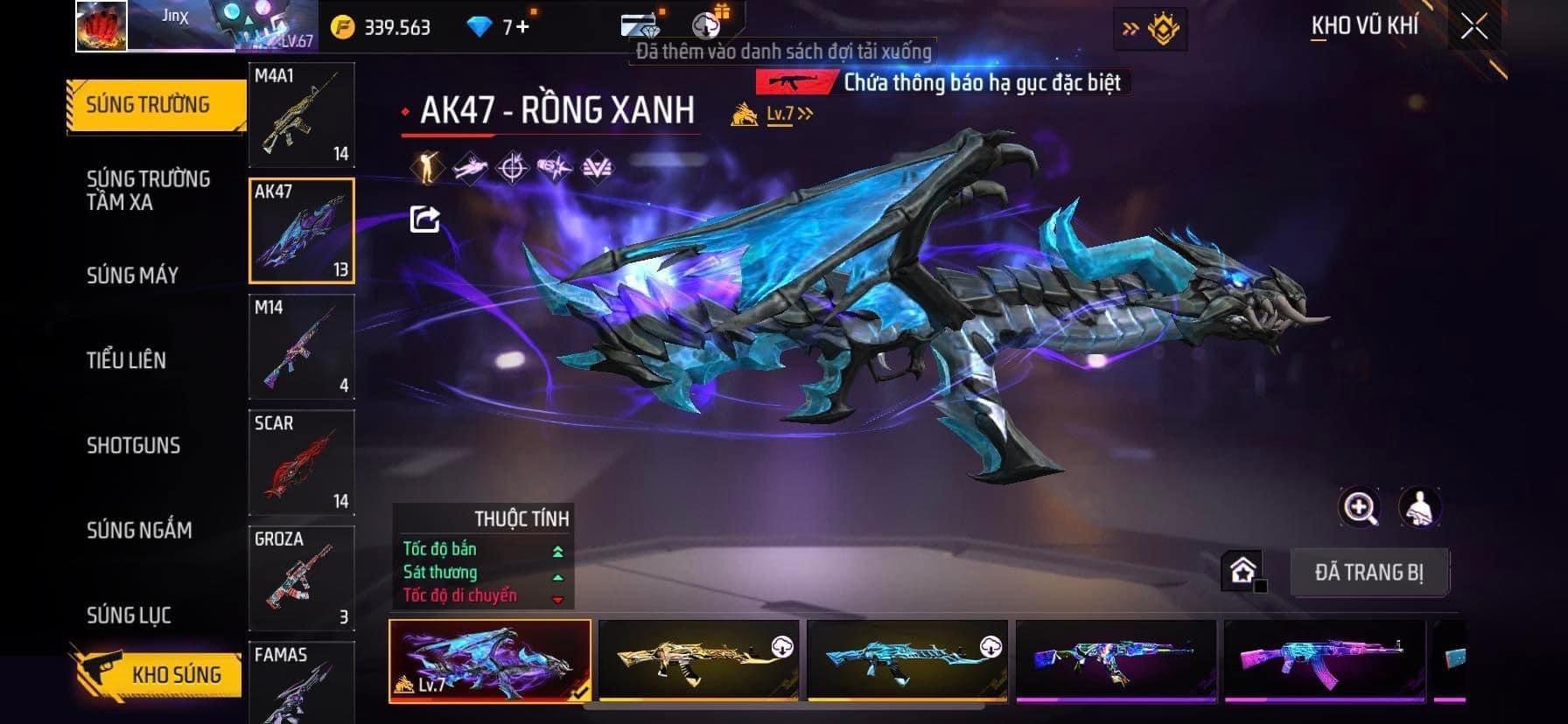The height and width of the screenshot is (724, 1568).
Task: Click the share arrow icon
Action: click(x=425, y=219)
